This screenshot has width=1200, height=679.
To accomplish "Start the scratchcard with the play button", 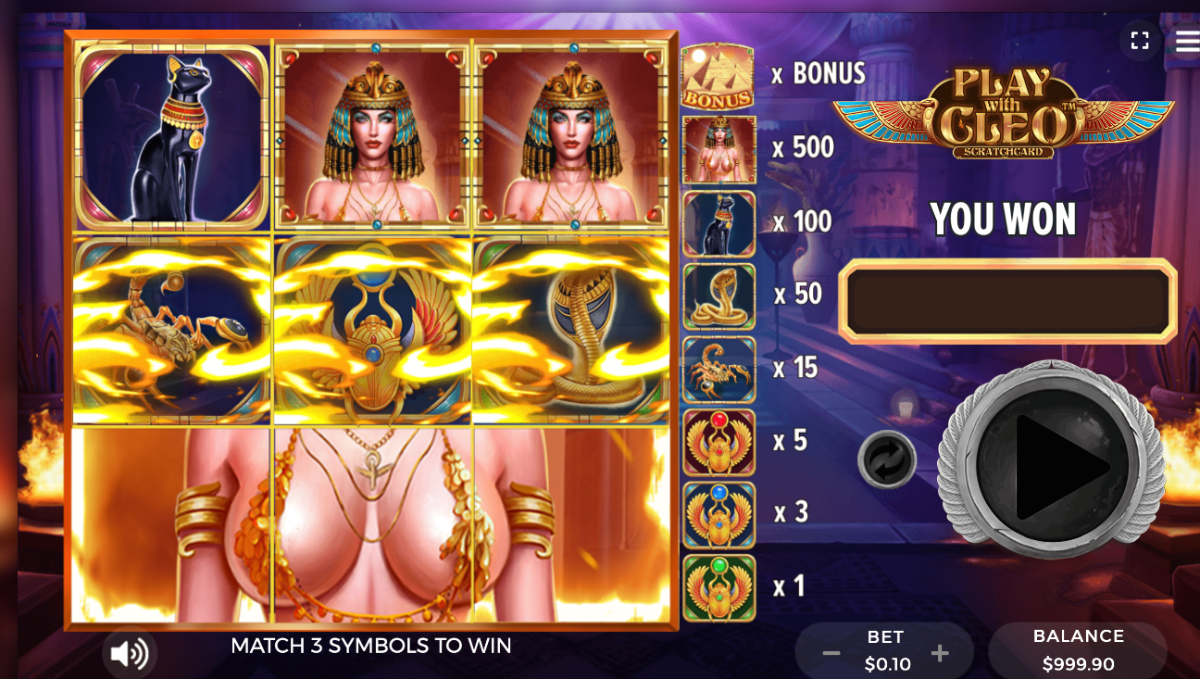I will (1051, 463).
